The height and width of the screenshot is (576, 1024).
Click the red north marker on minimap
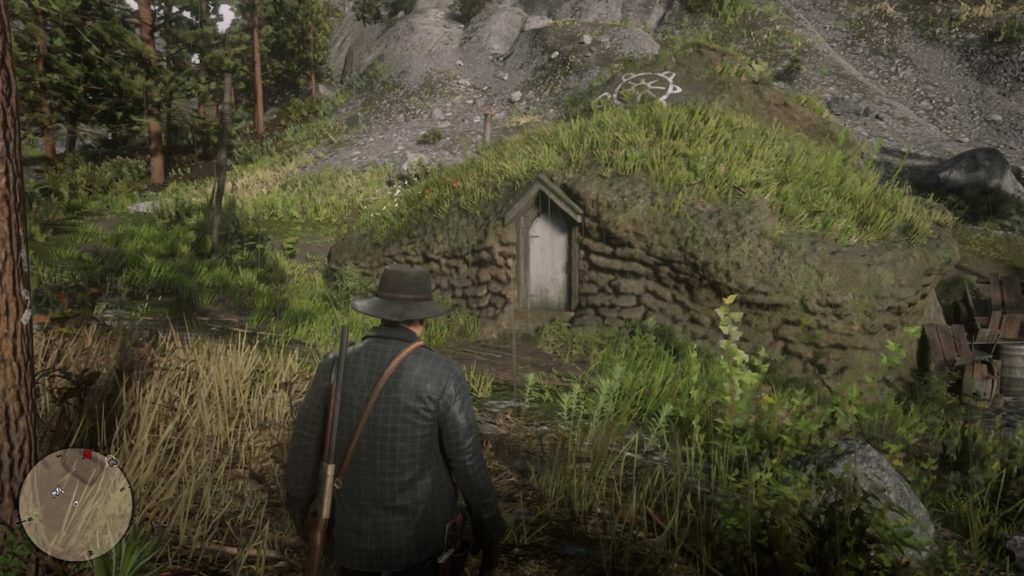click(x=86, y=454)
